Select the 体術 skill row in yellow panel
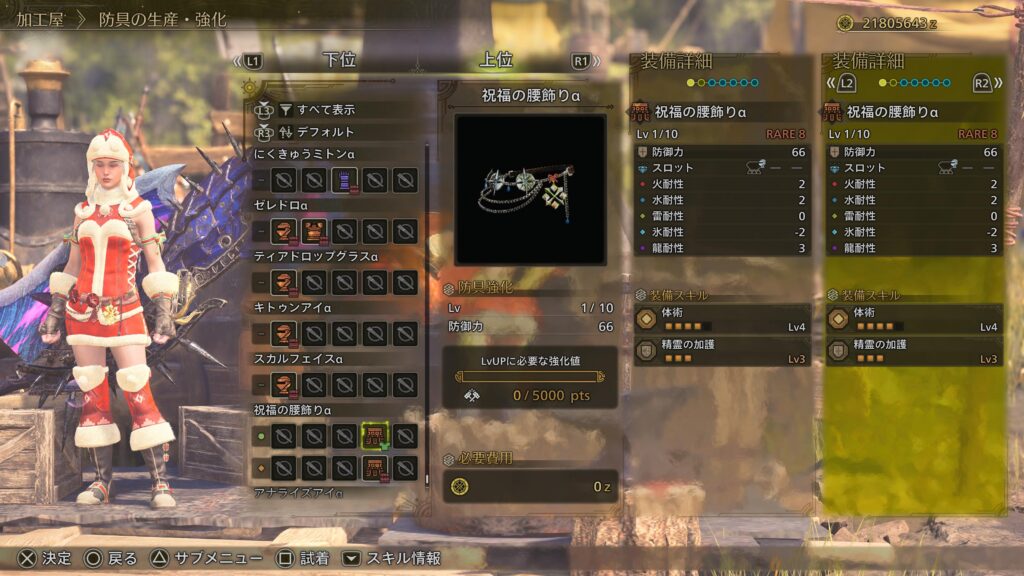The height and width of the screenshot is (576, 1024). tap(914, 319)
